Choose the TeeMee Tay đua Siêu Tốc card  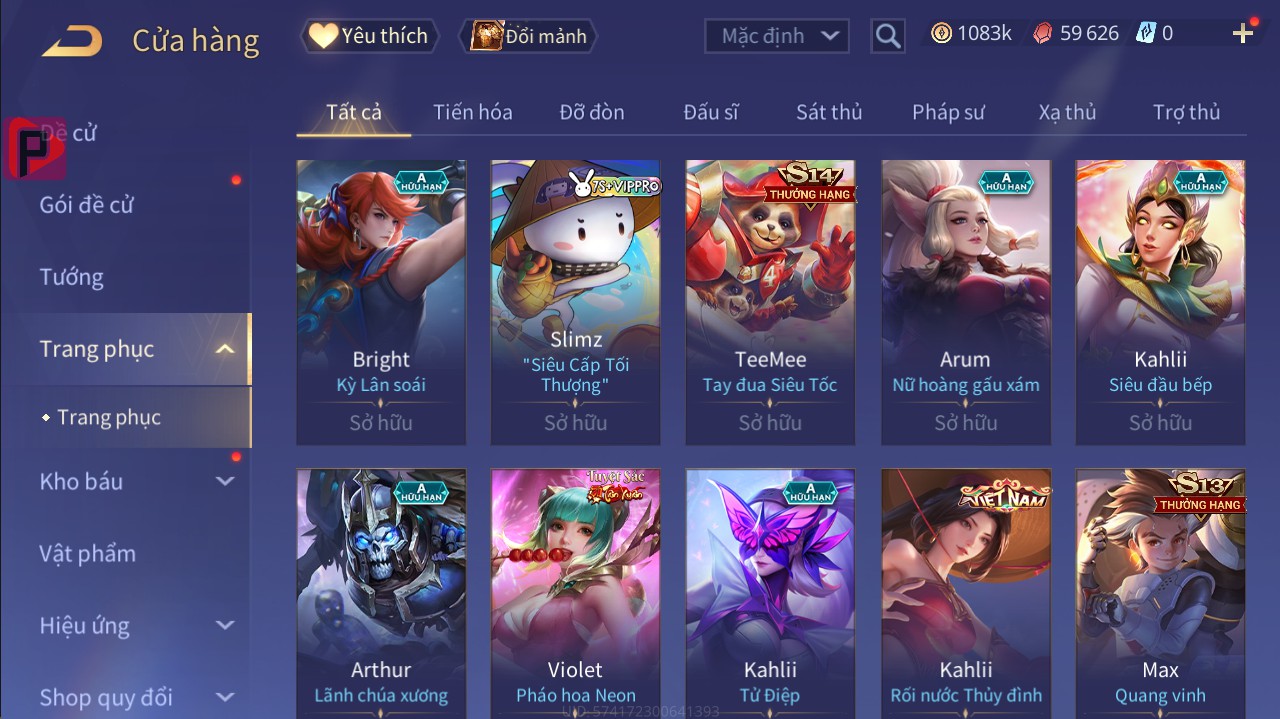pyautogui.click(x=770, y=302)
